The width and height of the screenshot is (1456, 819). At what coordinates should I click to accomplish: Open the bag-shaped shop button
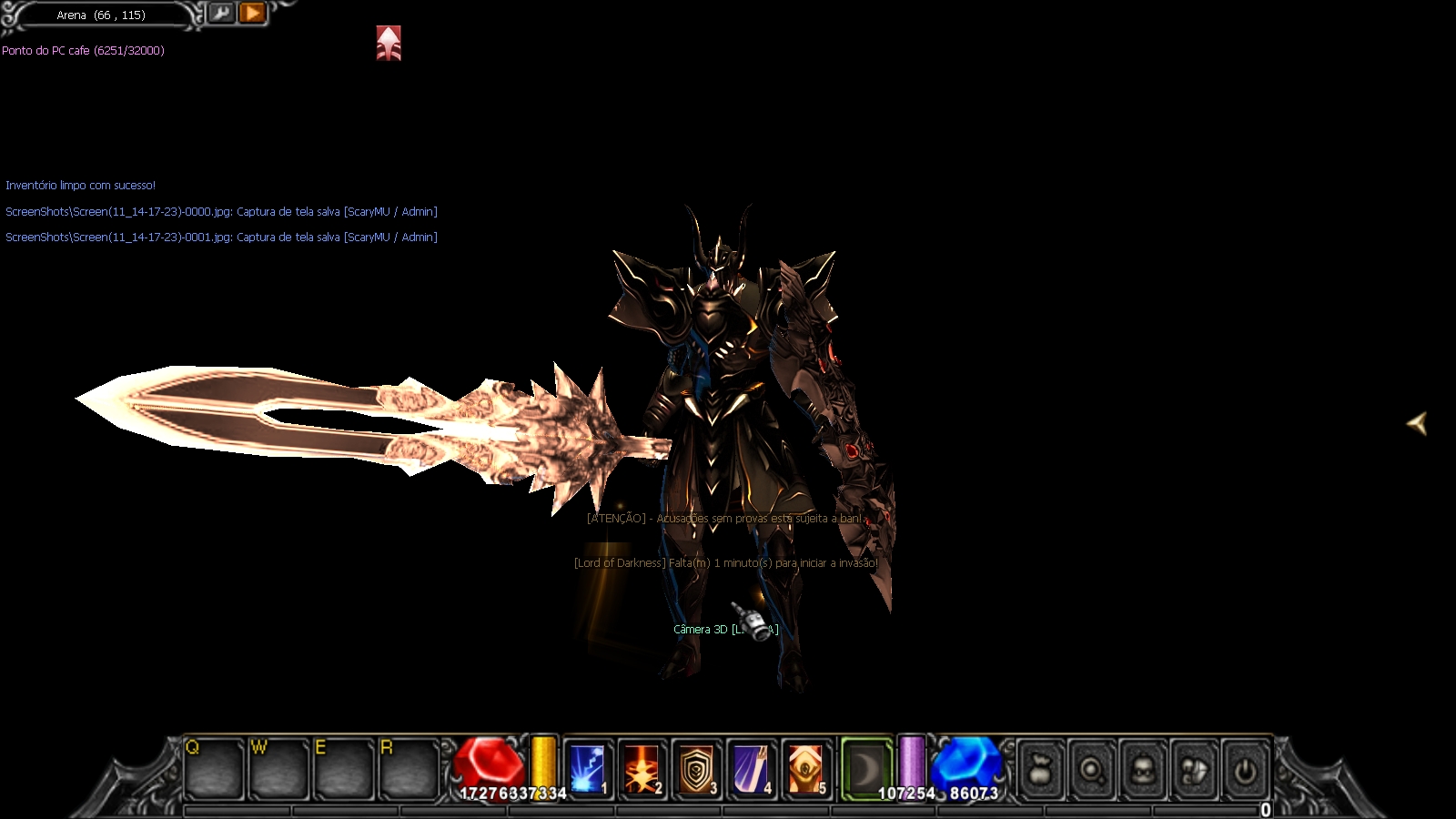click(1042, 771)
